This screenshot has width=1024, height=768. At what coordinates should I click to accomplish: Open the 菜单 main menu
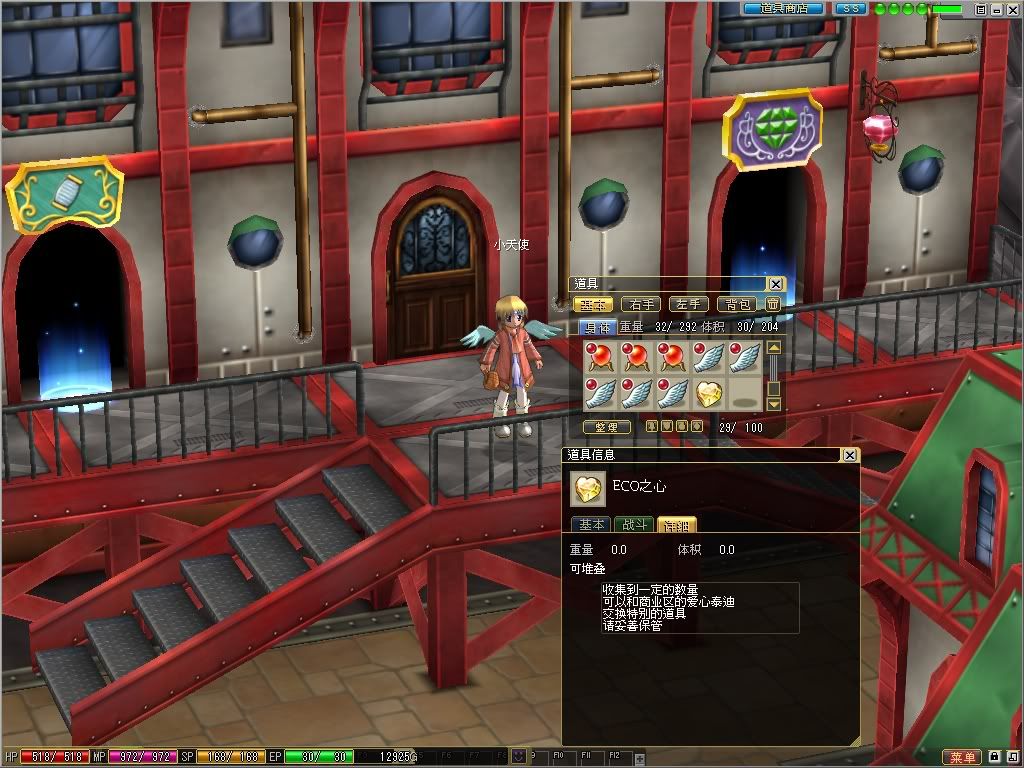[962, 757]
